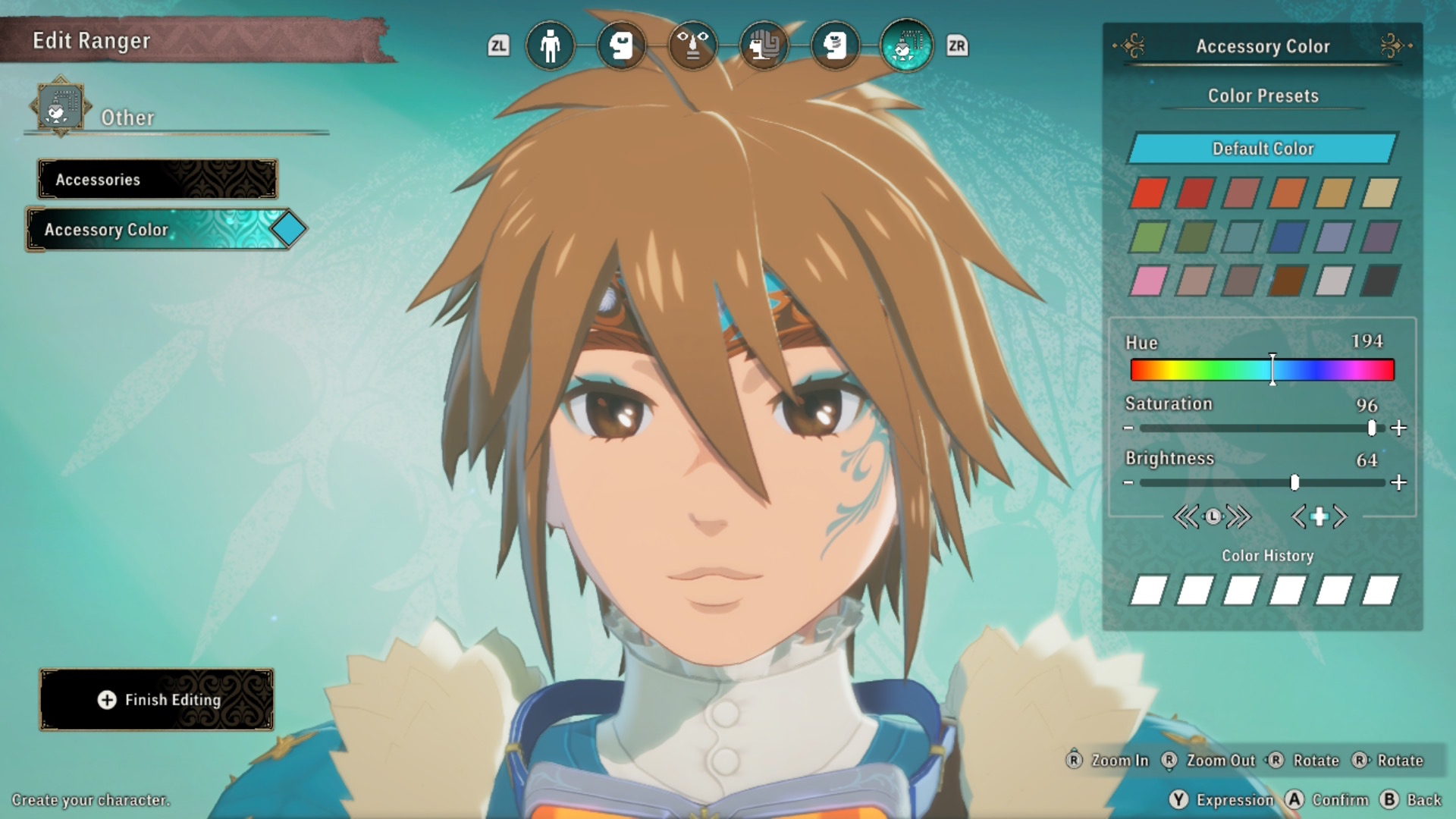Open the face paint tab with eyes and nose
Image resolution: width=1456 pixels, height=819 pixels.
[x=692, y=46]
